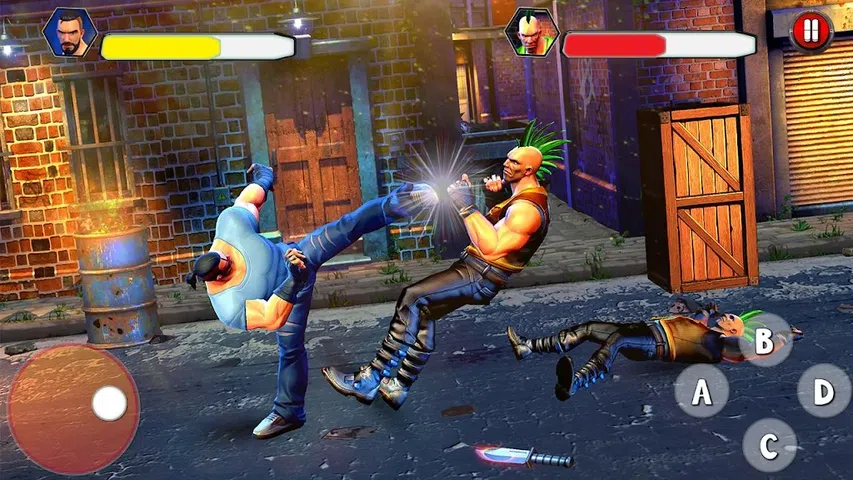Use the D attack button
Image resolution: width=853 pixels, height=480 pixels.
click(824, 391)
